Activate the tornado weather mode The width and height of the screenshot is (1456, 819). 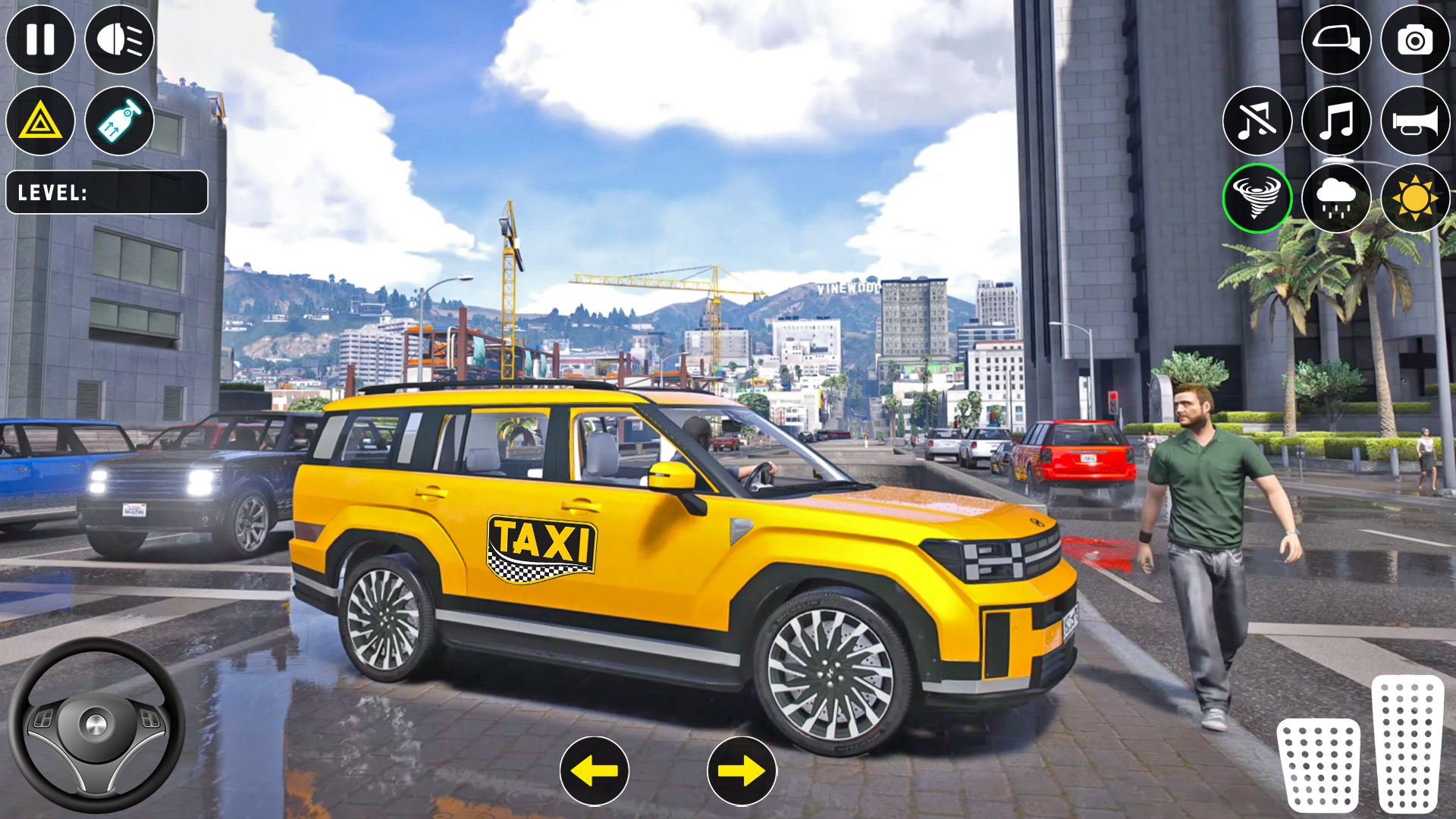click(x=1256, y=199)
